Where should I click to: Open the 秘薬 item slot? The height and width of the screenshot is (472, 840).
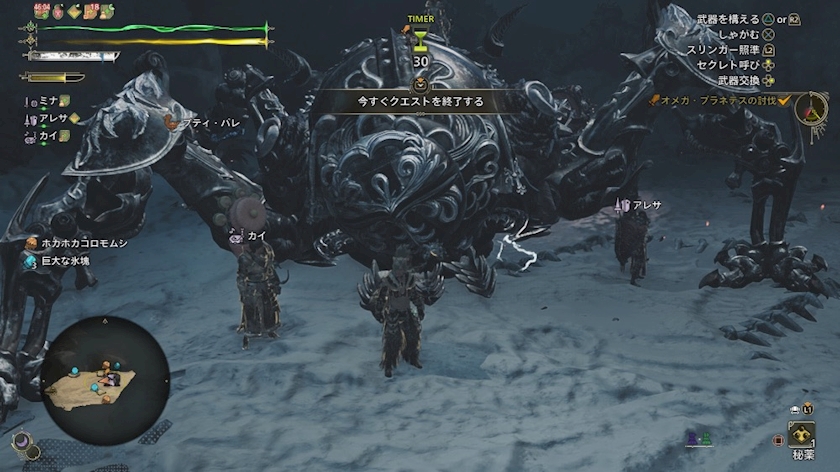click(x=802, y=437)
